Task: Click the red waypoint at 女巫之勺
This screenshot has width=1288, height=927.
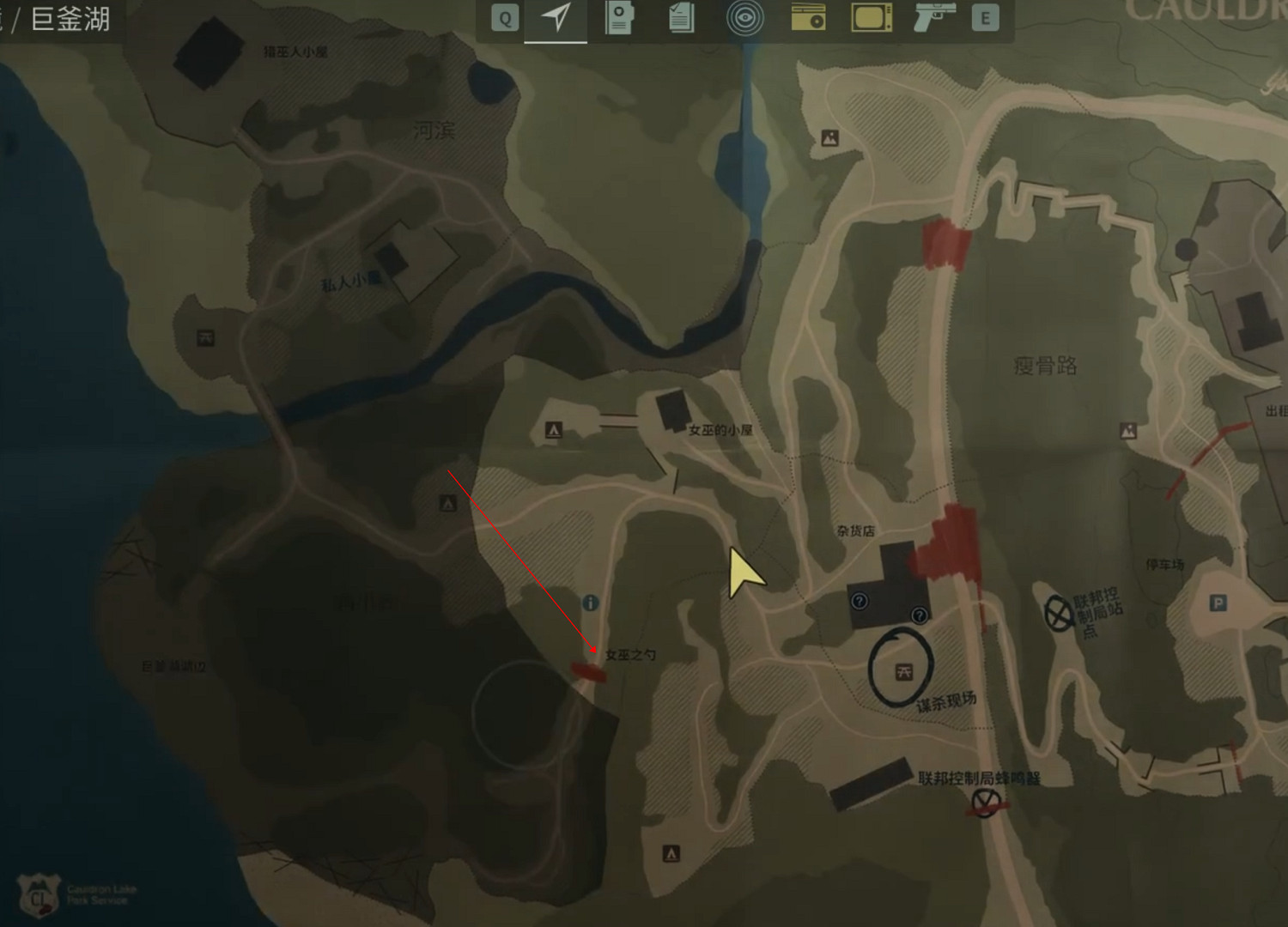Action: (591, 671)
